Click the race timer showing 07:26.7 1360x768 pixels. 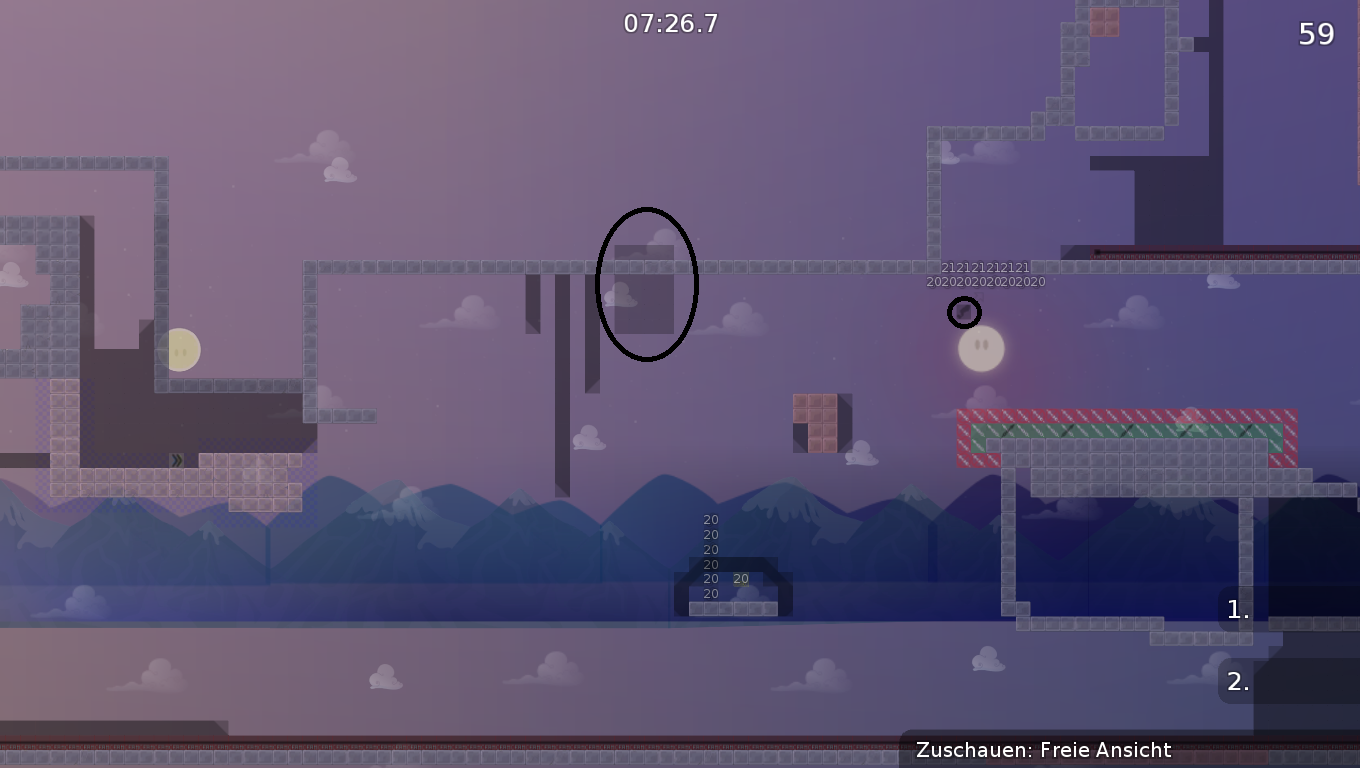pos(668,22)
